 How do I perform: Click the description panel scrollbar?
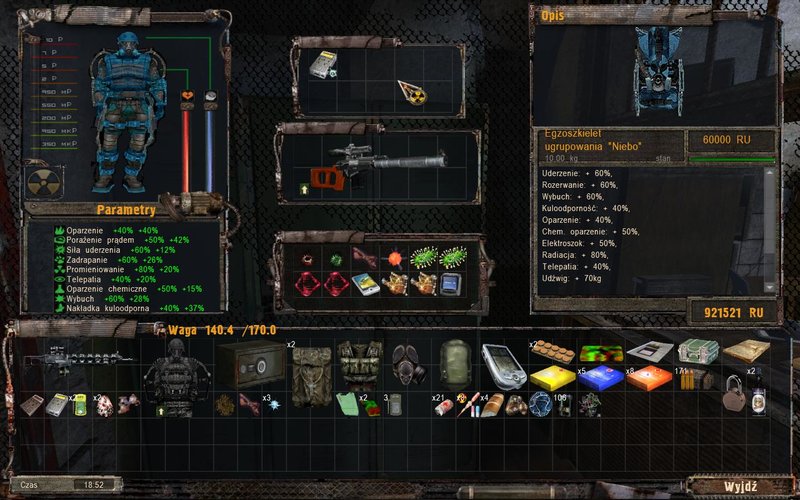click(770, 230)
